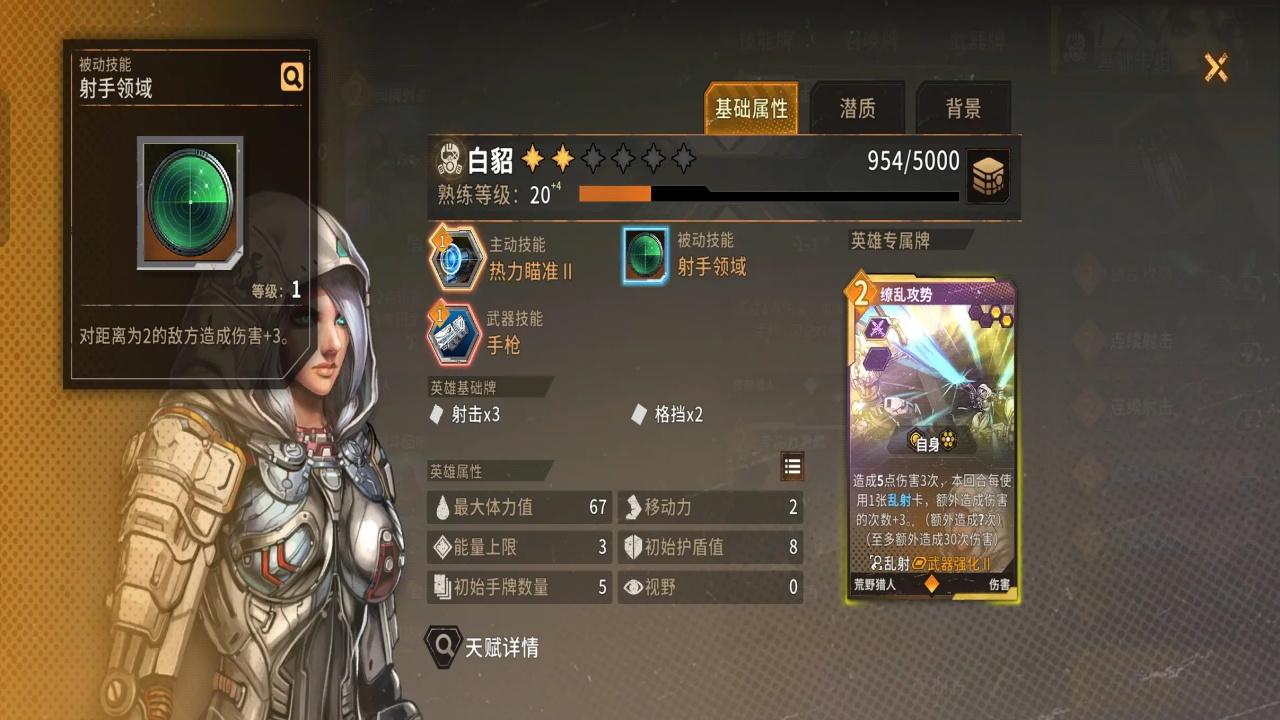Viewport: 1280px width, 720px height.
Task: Click the magnifier icon on the passive skill panel
Action: click(291, 76)
